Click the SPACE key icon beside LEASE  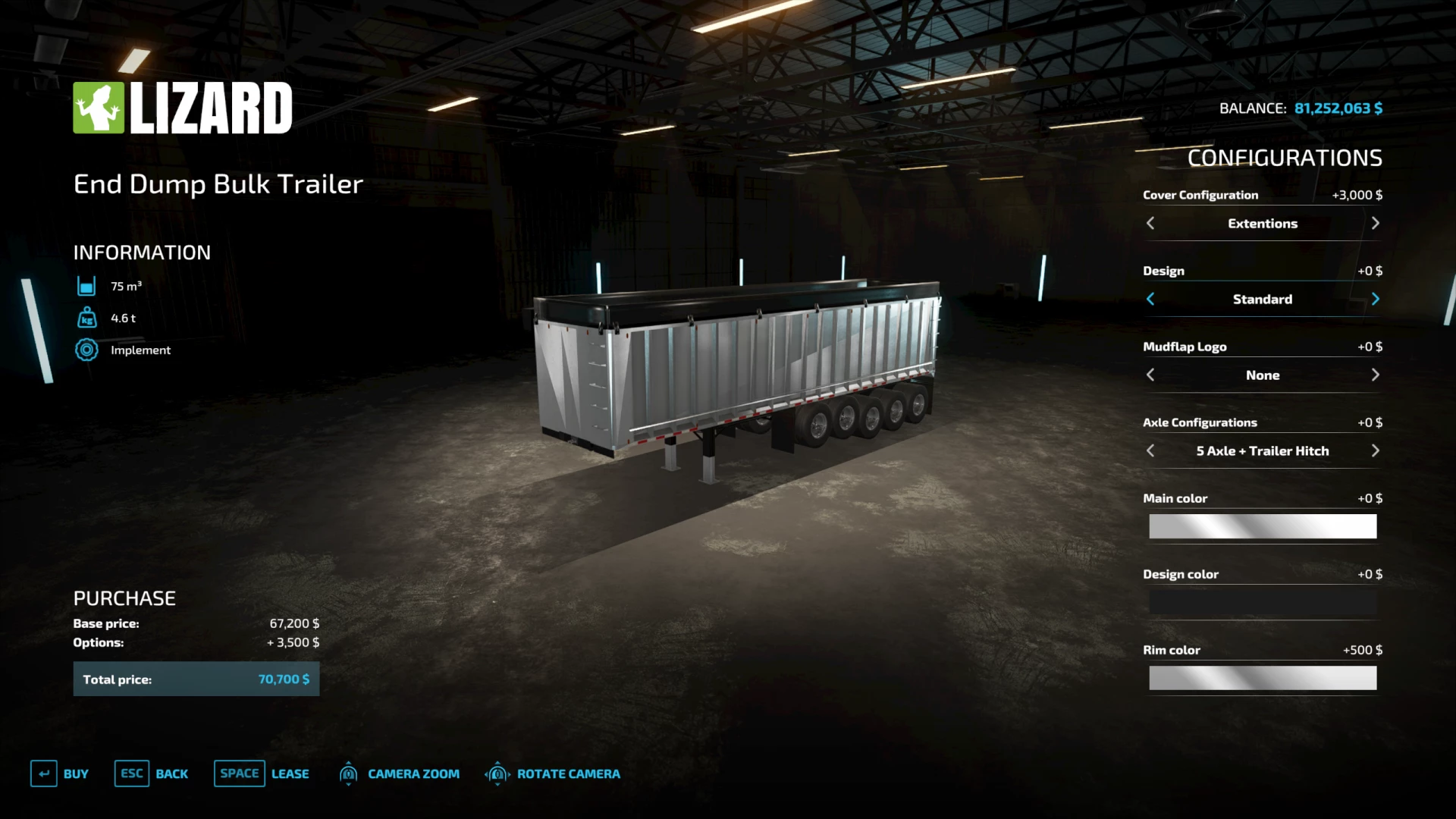239,773
